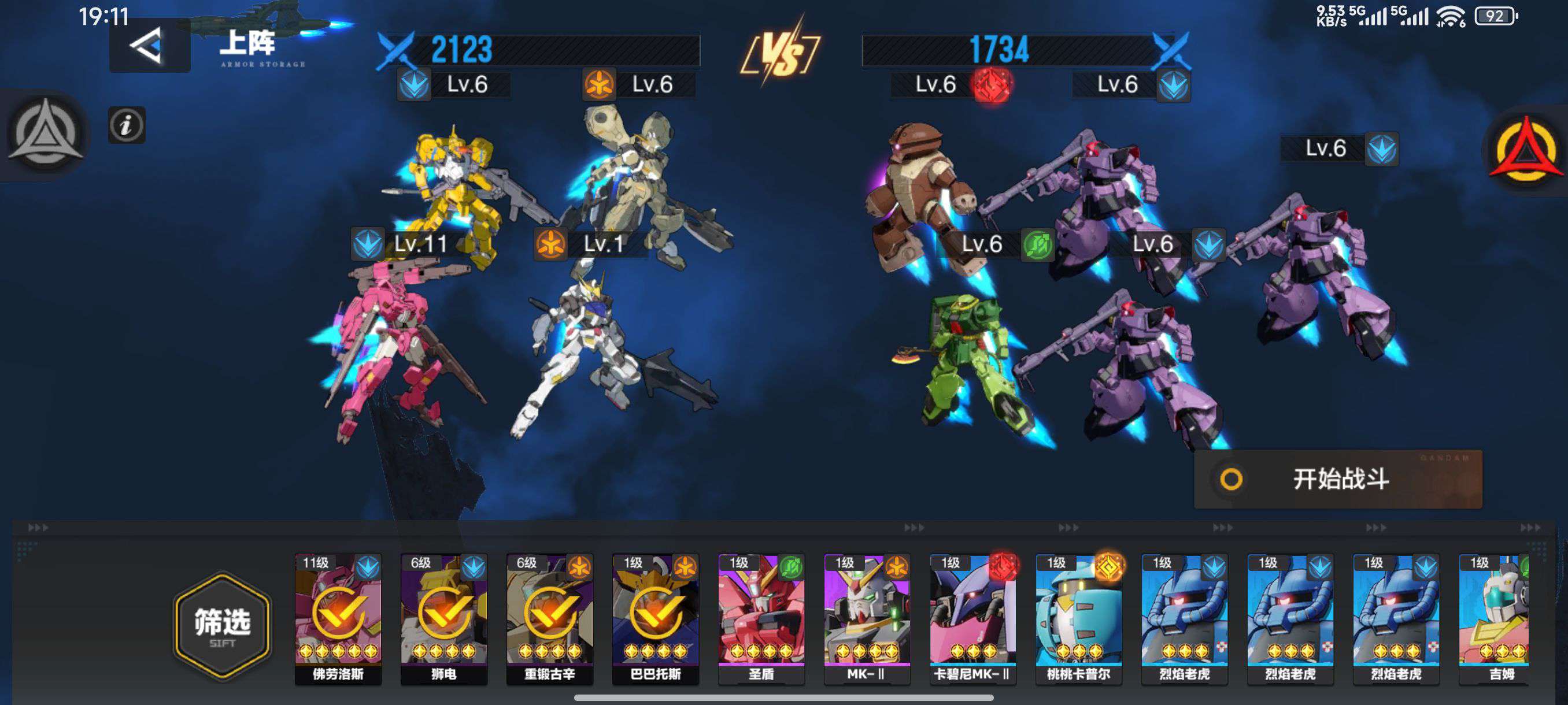Deselect the 重锻古辛 unit card
Viewport: 1568px width, 705px height.
pos(550,618)
